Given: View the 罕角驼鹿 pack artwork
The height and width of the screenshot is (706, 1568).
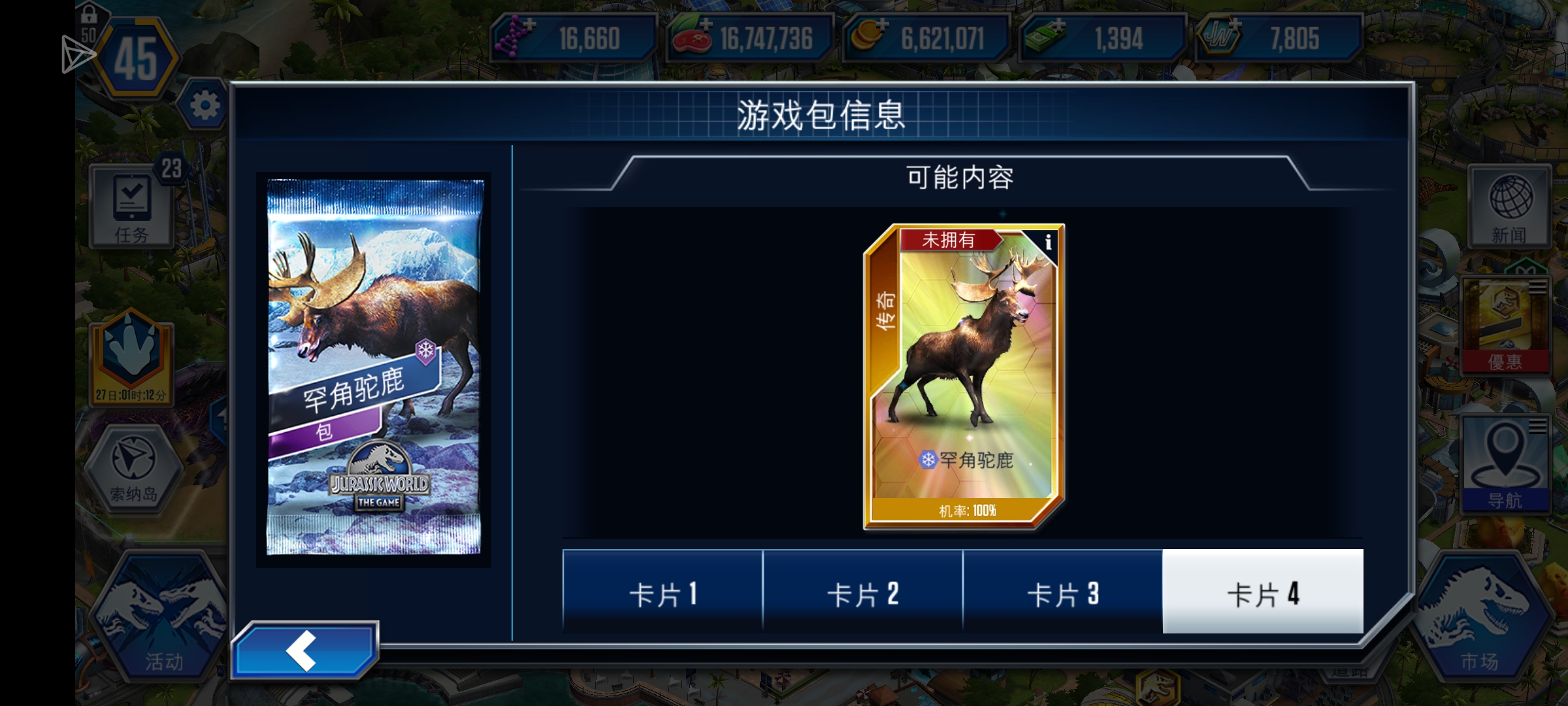Looking at the screenshot, I should [376, 366].
